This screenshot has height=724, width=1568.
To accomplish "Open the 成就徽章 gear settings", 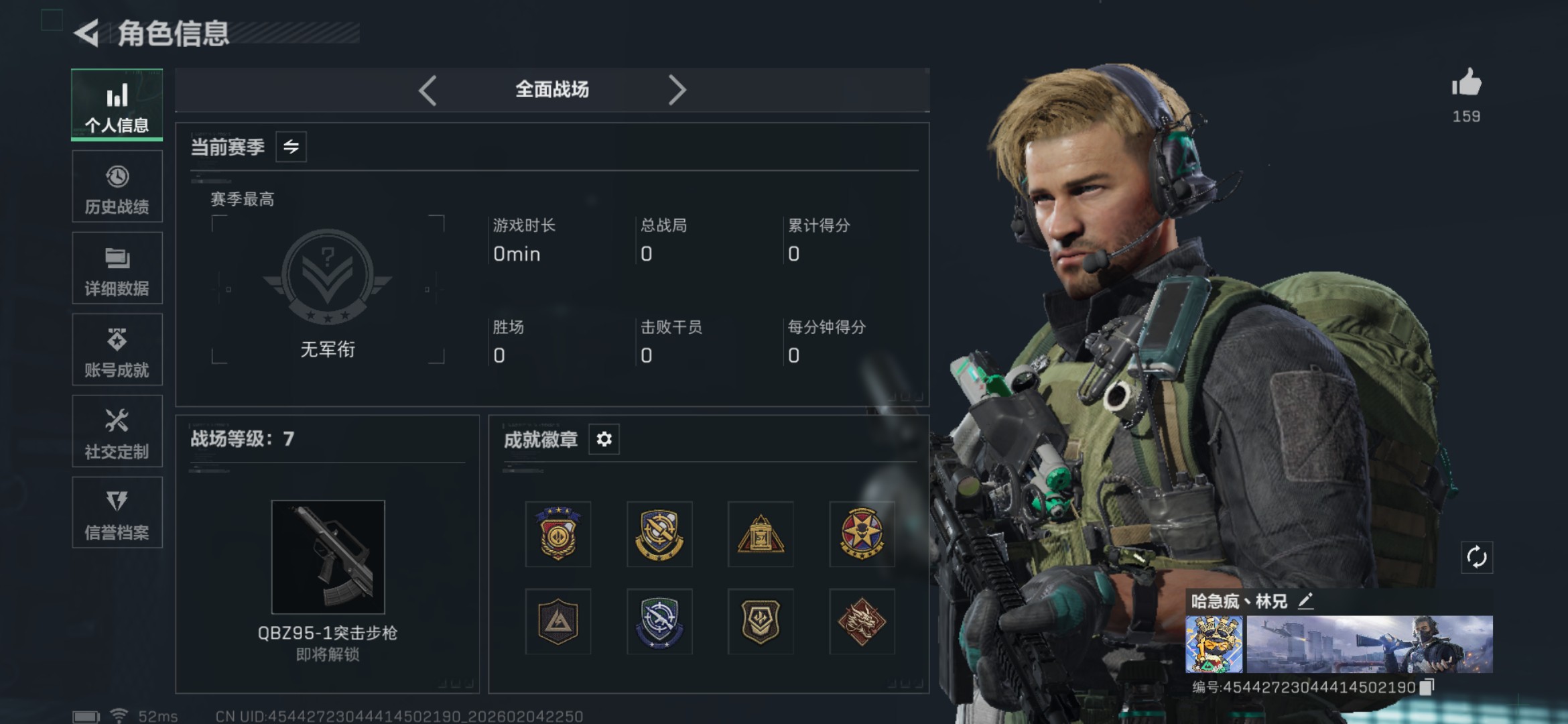I will click(604, 439).
